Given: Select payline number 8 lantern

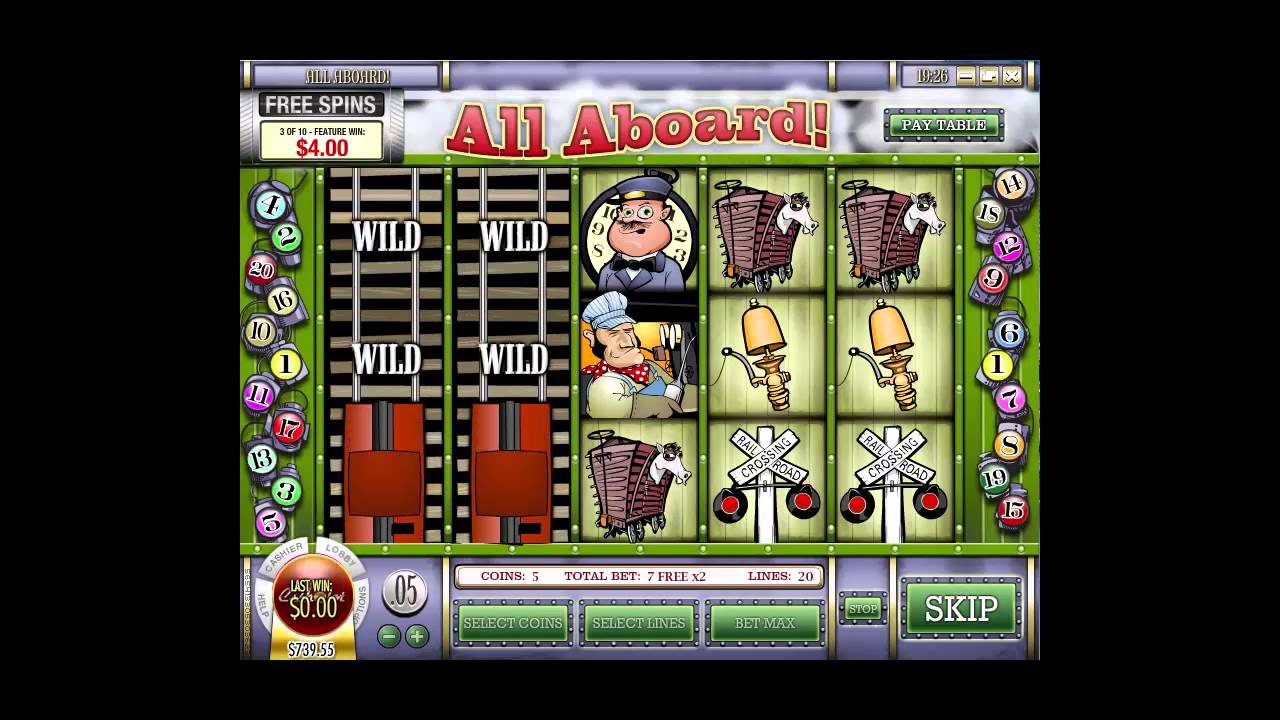Looking at the screenshot, I should [x=1008, y=445].
